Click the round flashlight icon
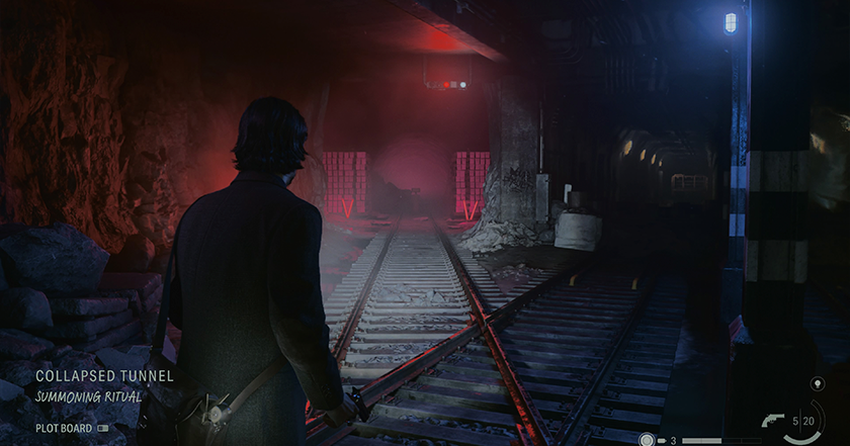The image size is (850, 446). 647,439
